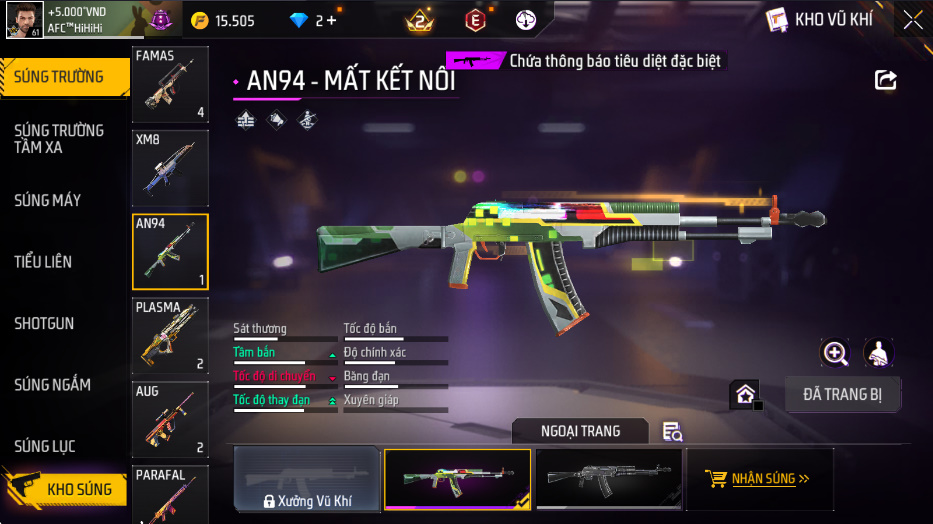
Task: Select the FAMAS weapon thumbnail
Action: coord(170,84)
